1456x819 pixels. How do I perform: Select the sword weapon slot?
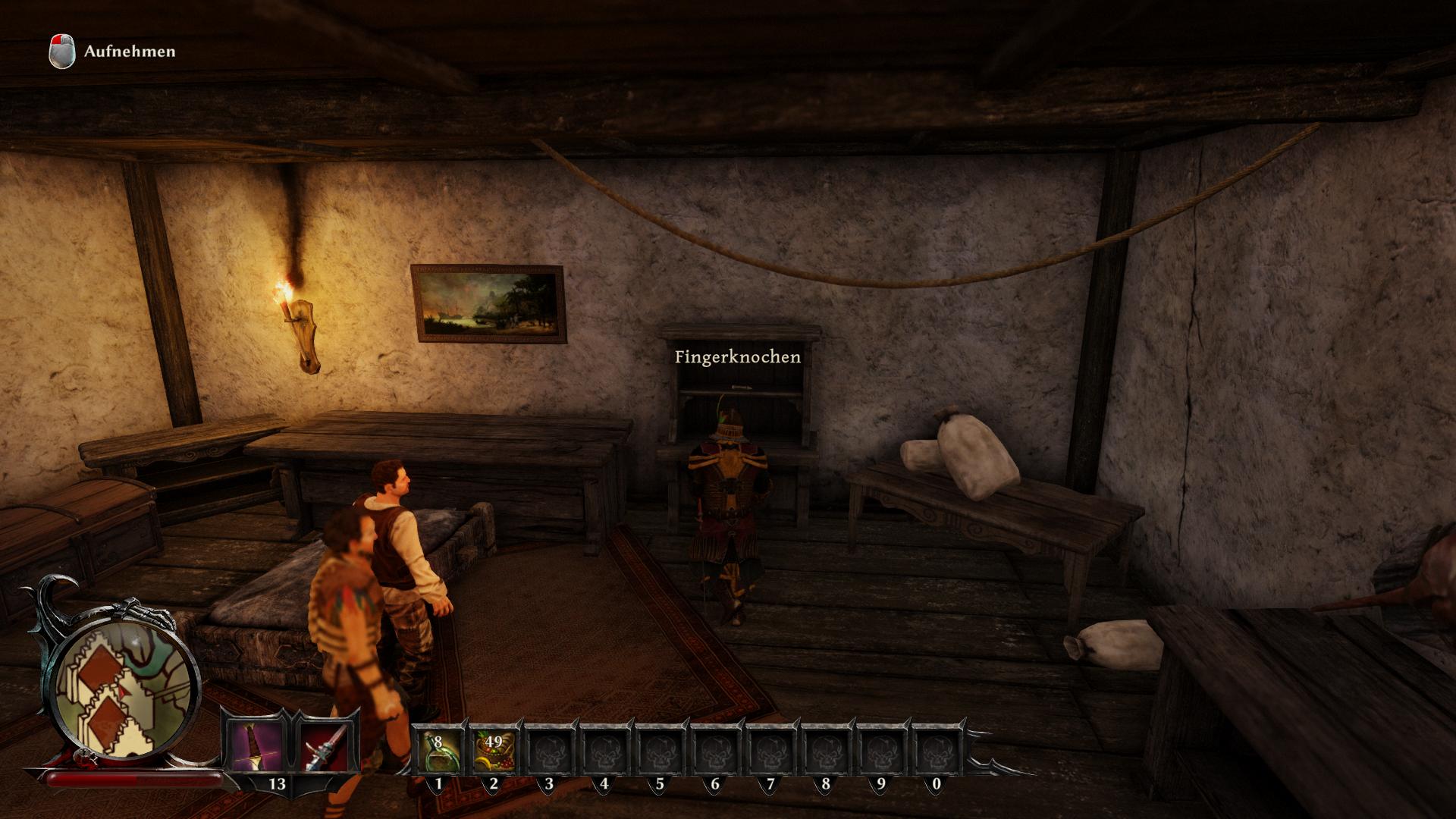point(255,745)
